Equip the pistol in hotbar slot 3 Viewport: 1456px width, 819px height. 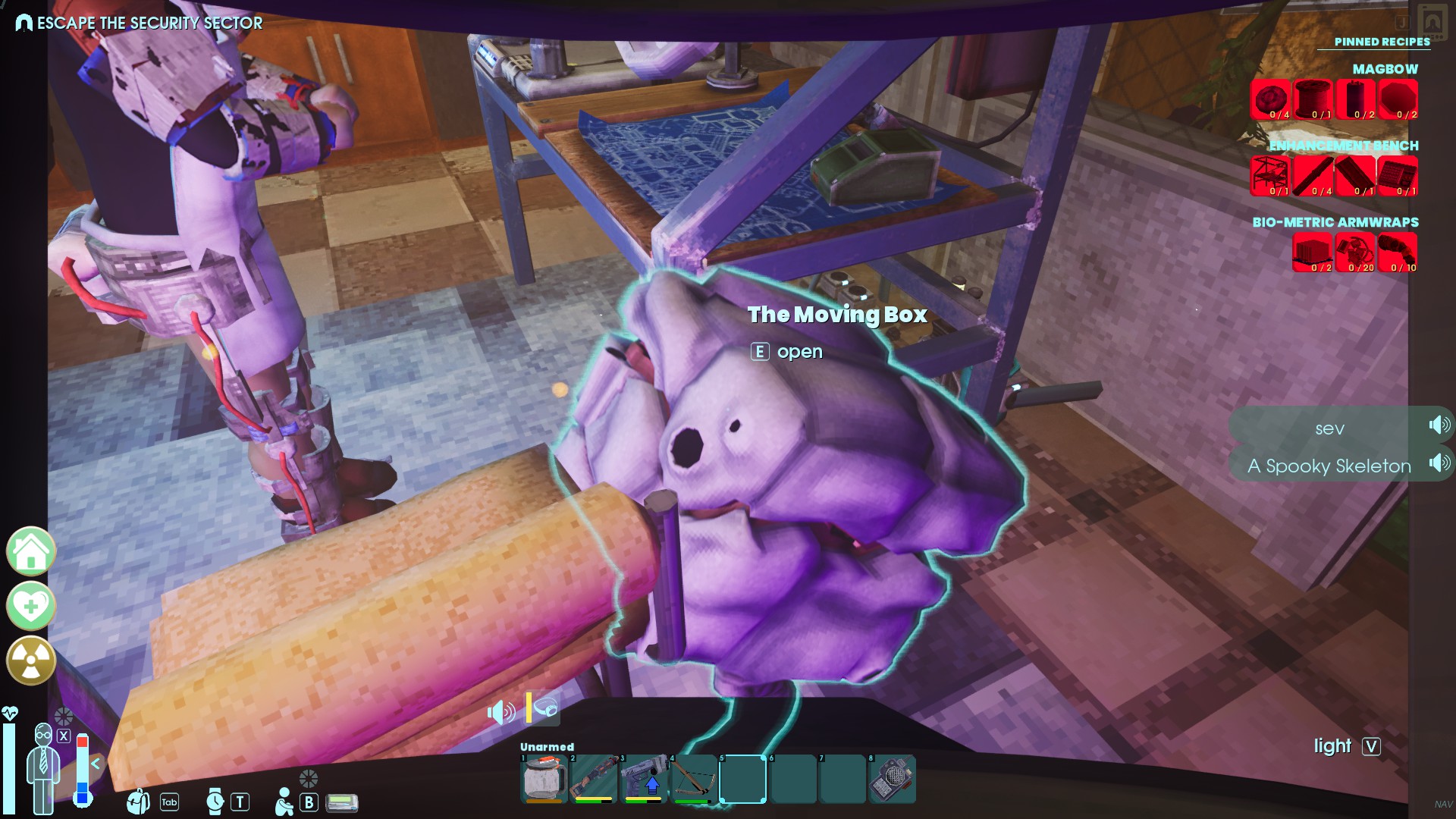point(644,778)
